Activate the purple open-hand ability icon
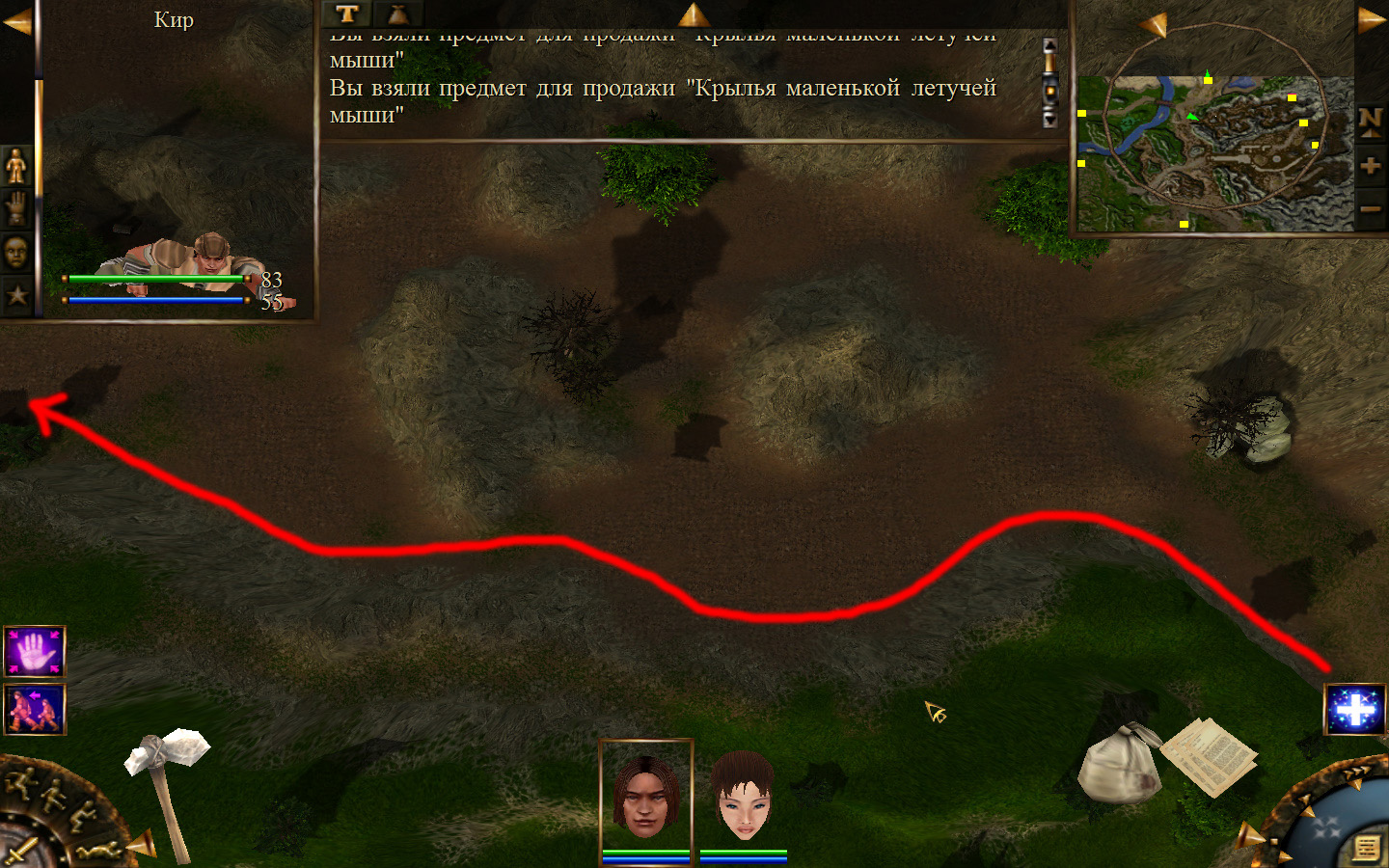Screen dimensions: 1389x868 [x=35, y=652]
